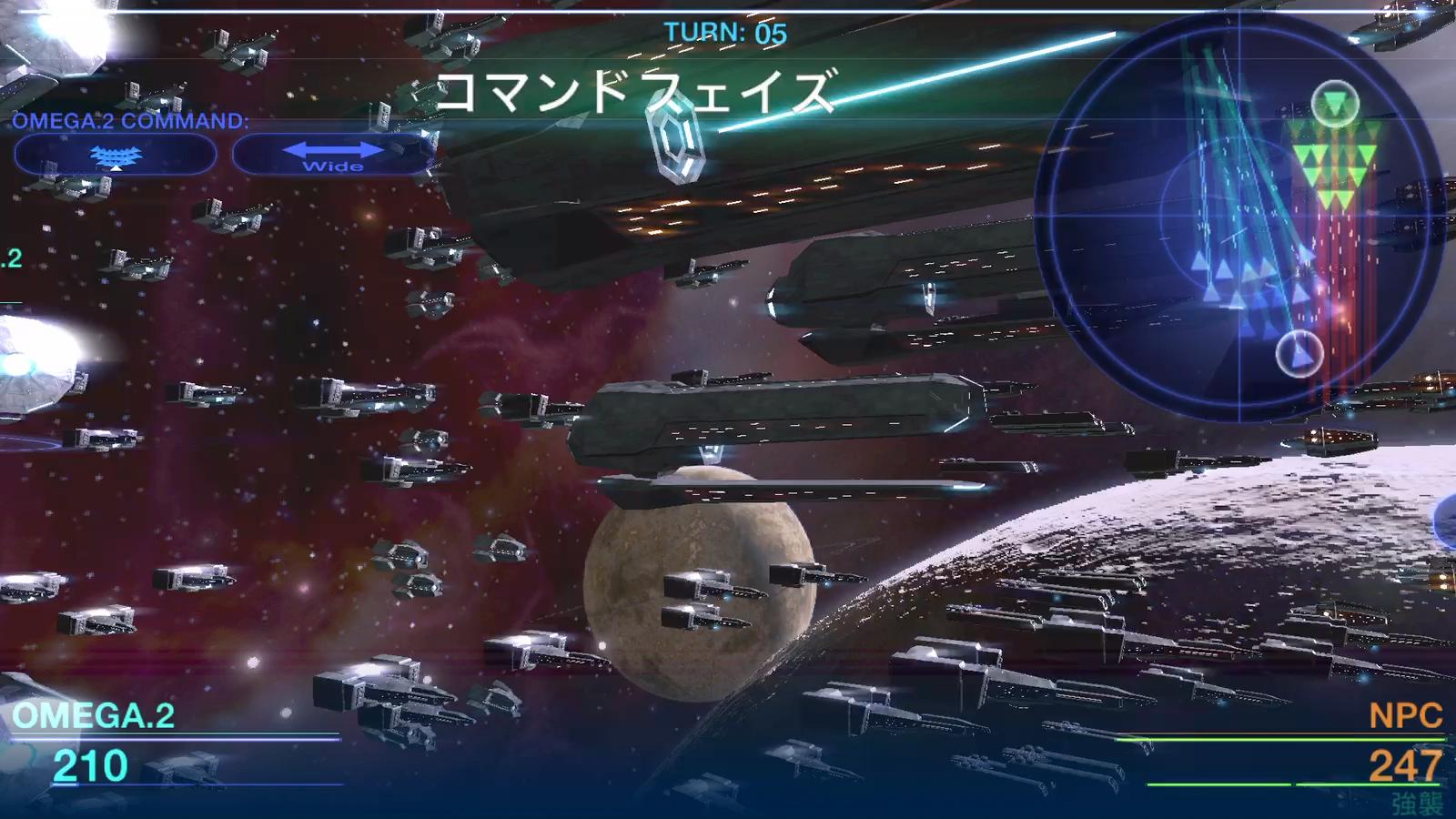Click the OMEGA.2 fleet name label
Viewport: 1456px width, 819px height.
pos(96,716)
